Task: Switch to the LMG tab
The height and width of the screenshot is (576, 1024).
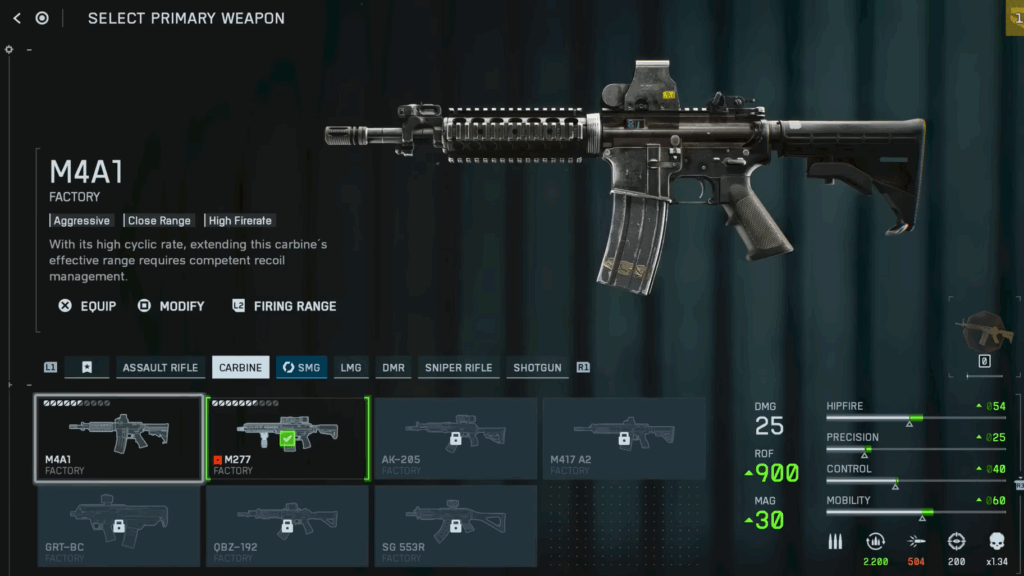Action: pos(351,368)
